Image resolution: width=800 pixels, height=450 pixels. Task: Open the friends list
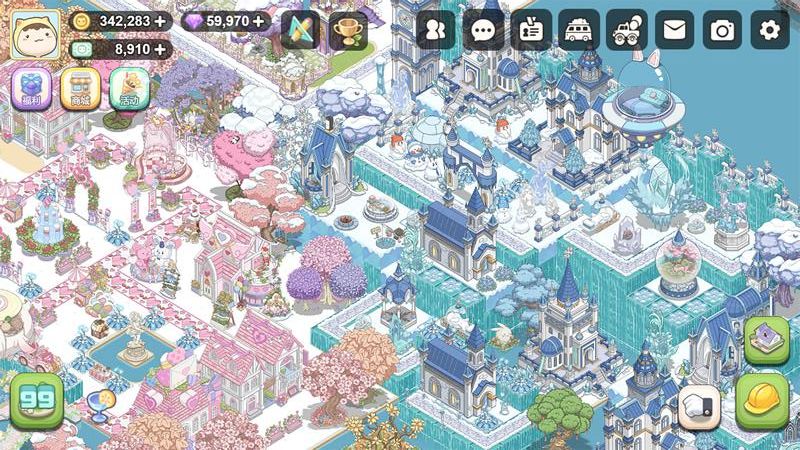[x=436, y=31]
